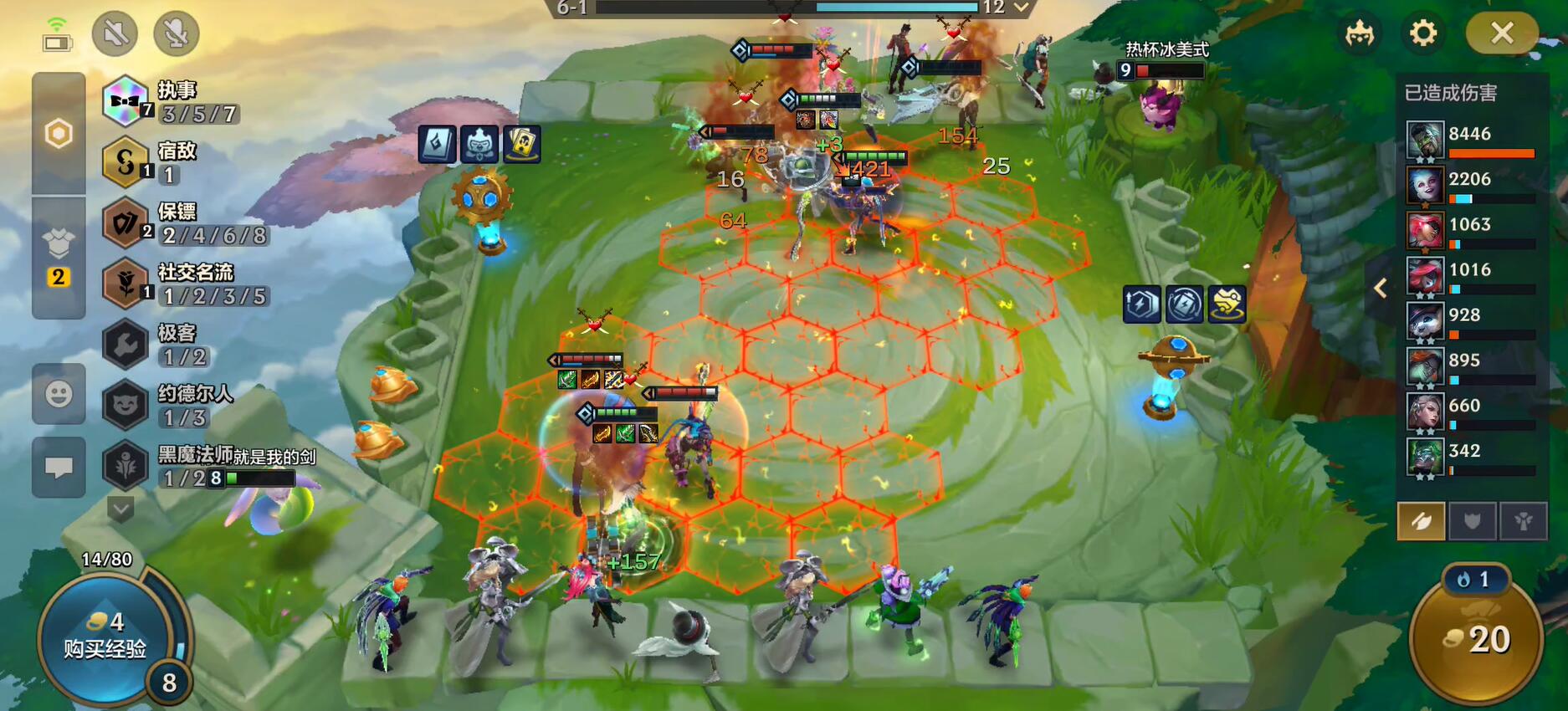Close the view with the X button
This screenshot has width=1568, height=711.
[1502, 33]
